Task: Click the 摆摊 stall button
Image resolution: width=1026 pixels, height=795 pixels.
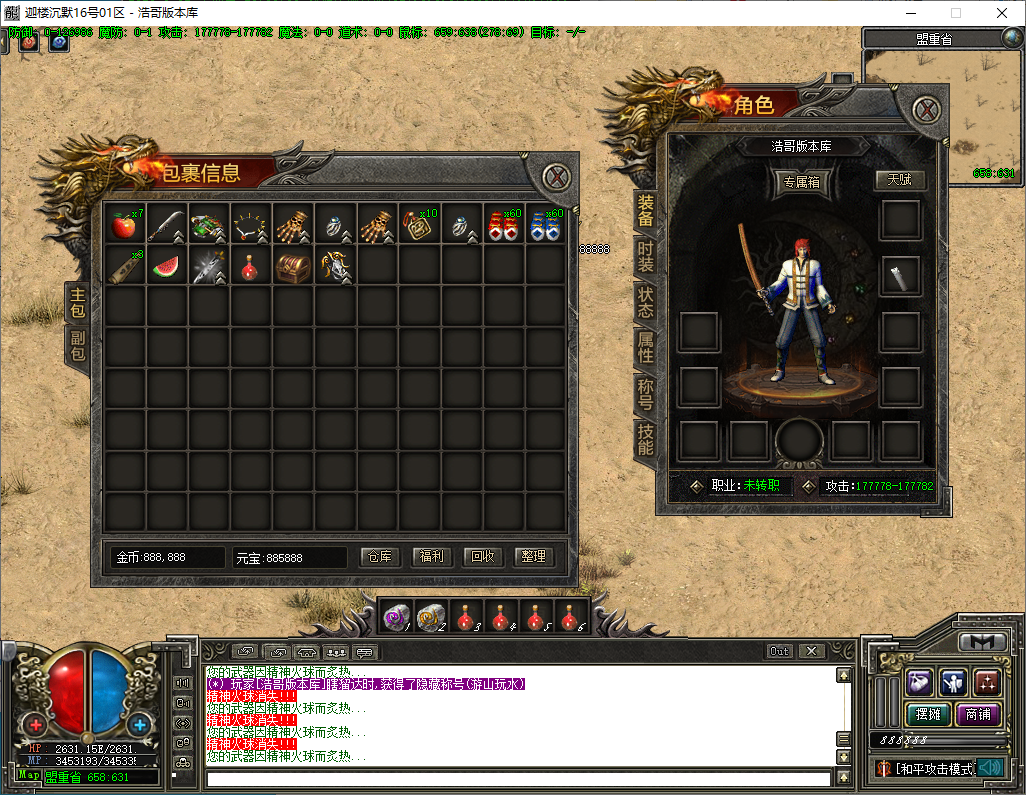Action: [x=927, y=714]
